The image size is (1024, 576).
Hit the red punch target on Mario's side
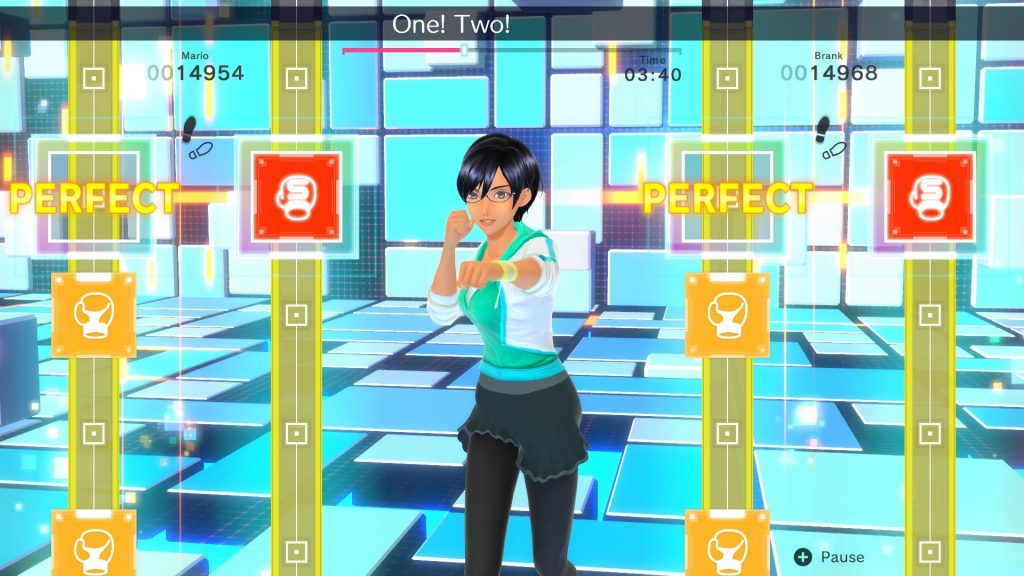click(296, 196)
